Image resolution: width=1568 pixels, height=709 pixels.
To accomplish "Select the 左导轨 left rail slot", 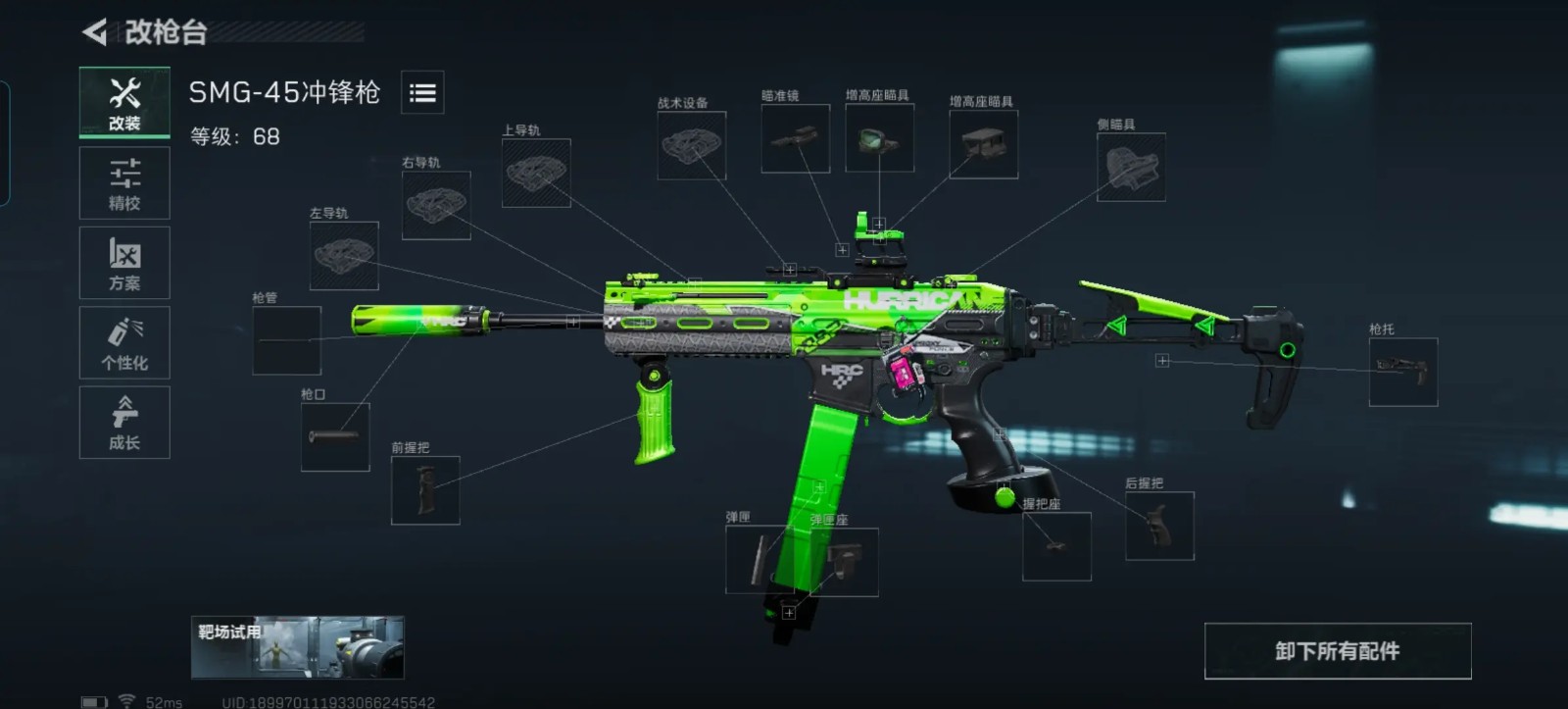I will (x=344, y=256).
